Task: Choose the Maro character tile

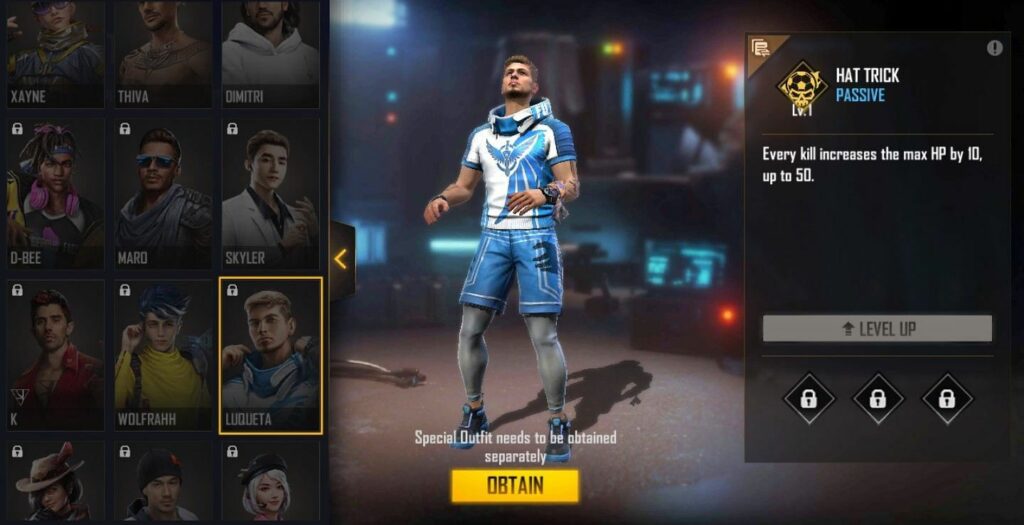Action: 163,194
